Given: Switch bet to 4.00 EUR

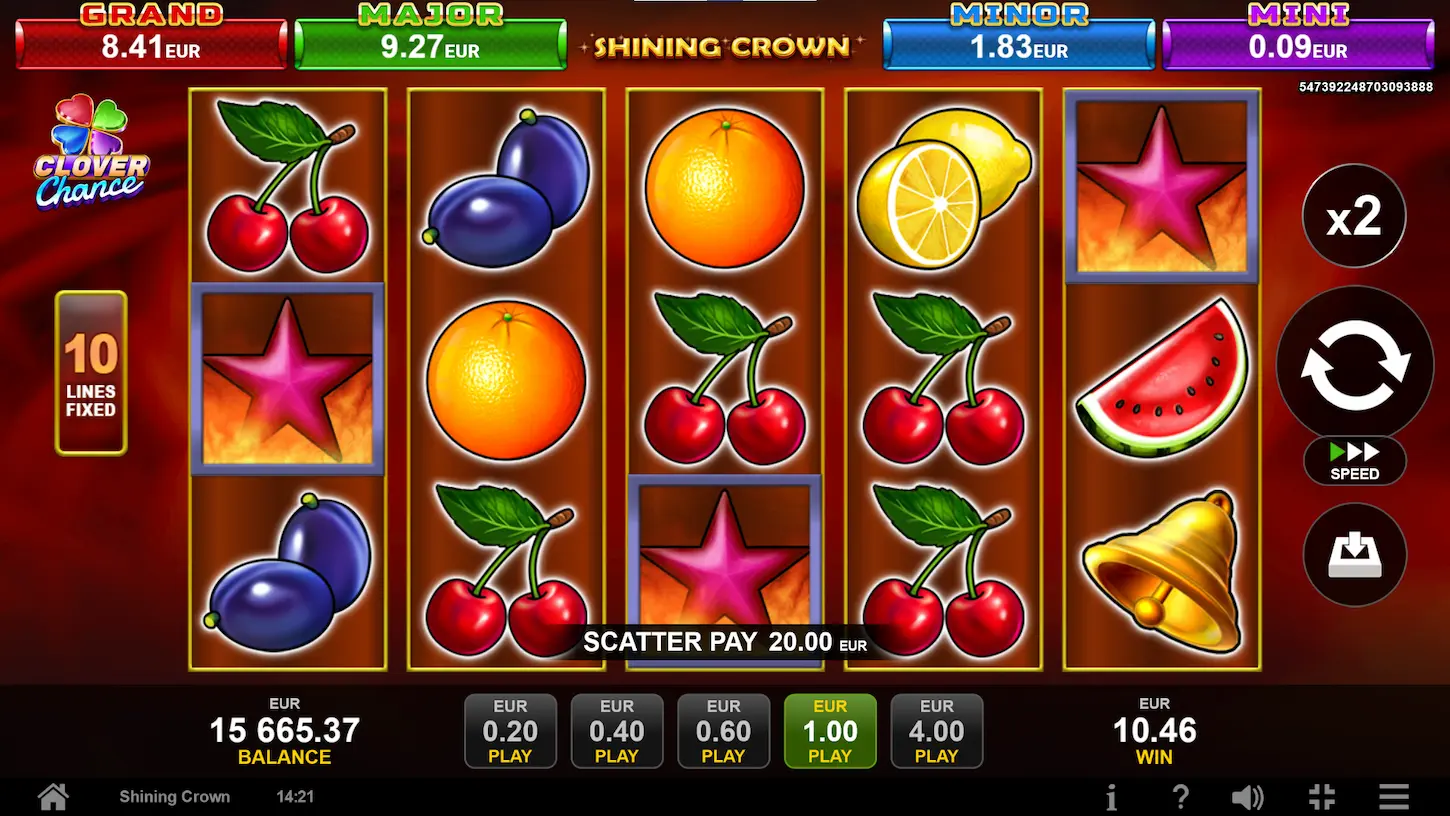Looking at the screenshot, I should click(937, 731).
